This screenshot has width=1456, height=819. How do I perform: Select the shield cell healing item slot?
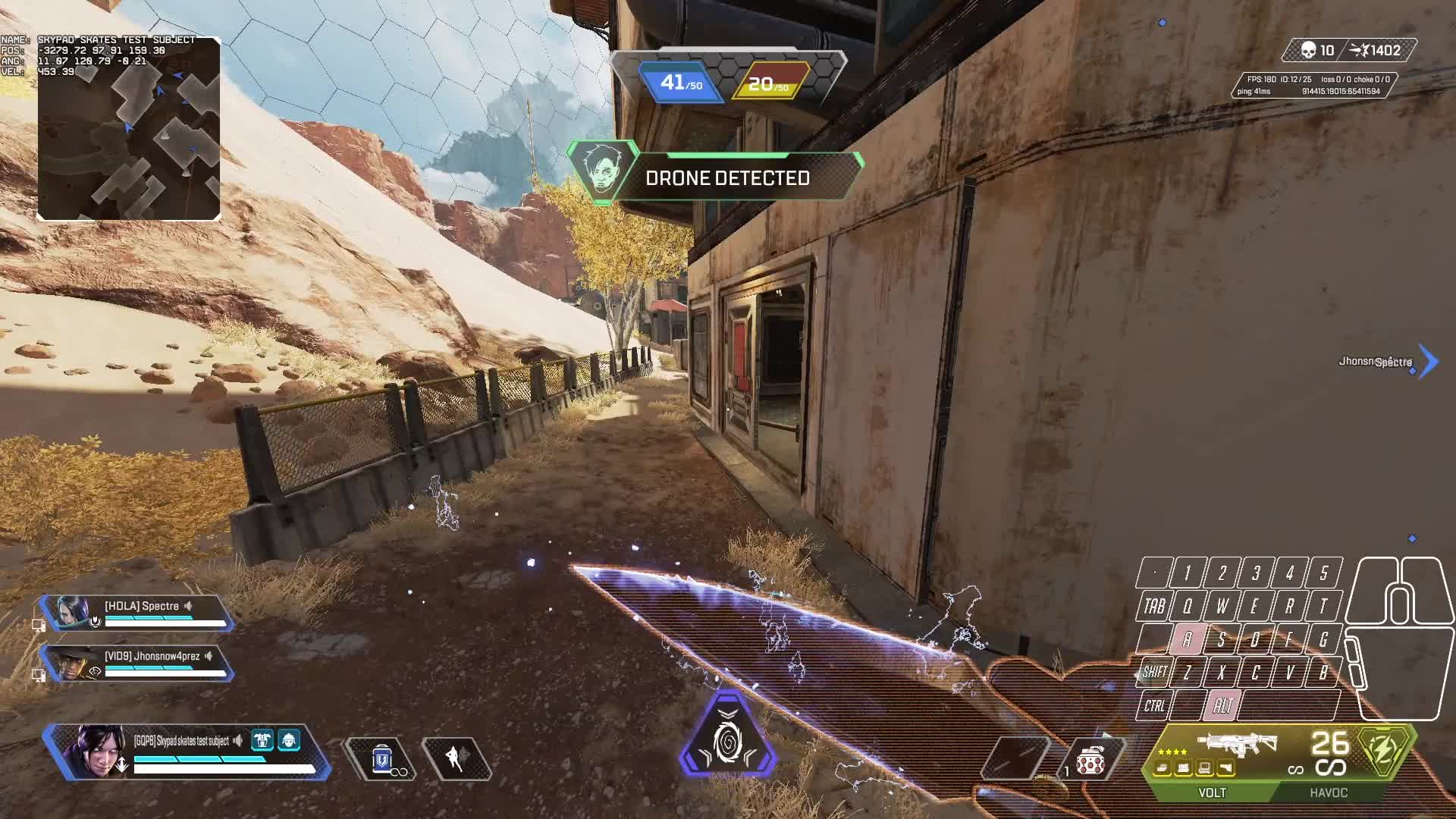[382, 758]
